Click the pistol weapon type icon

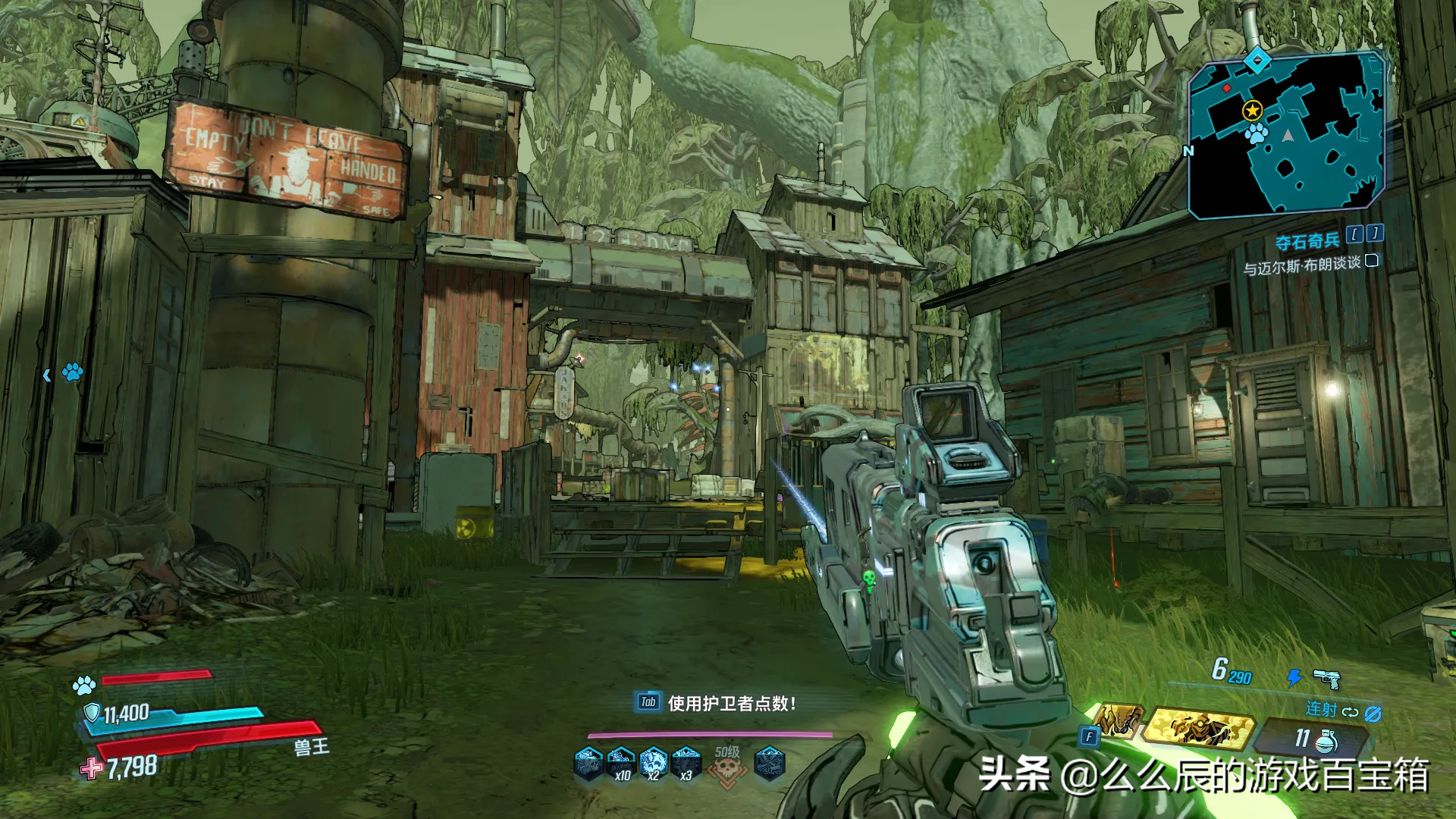pyautogui.click(x=1326, y=677)
